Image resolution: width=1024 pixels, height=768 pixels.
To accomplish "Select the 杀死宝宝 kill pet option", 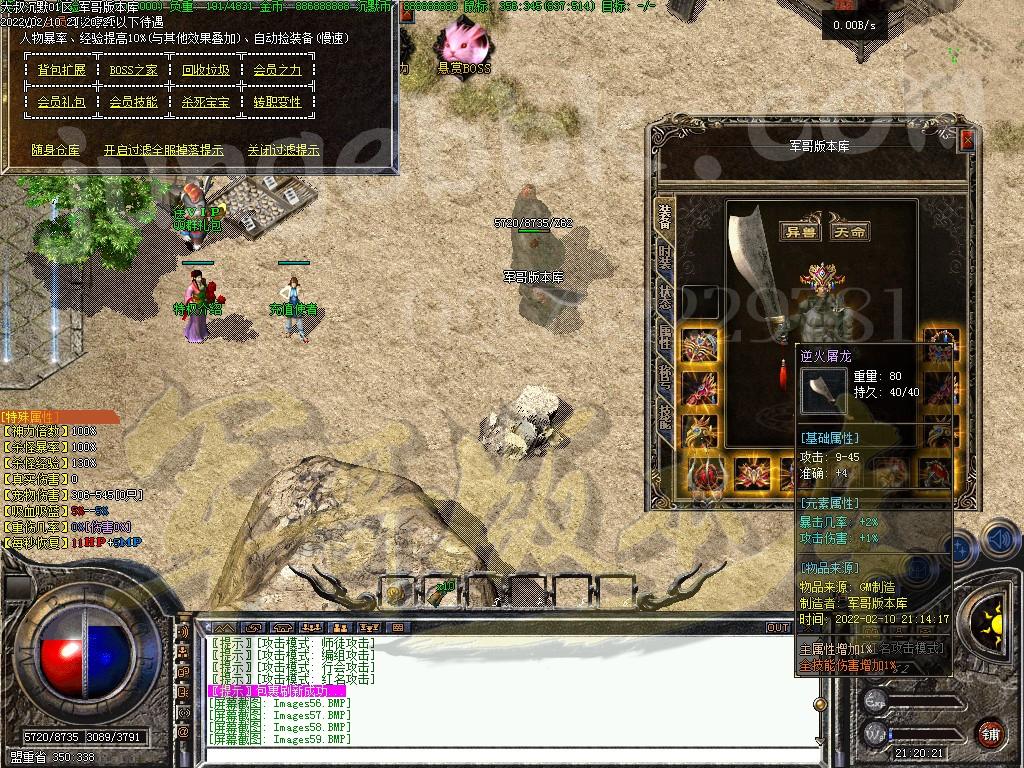I will (x=206, y=102).
